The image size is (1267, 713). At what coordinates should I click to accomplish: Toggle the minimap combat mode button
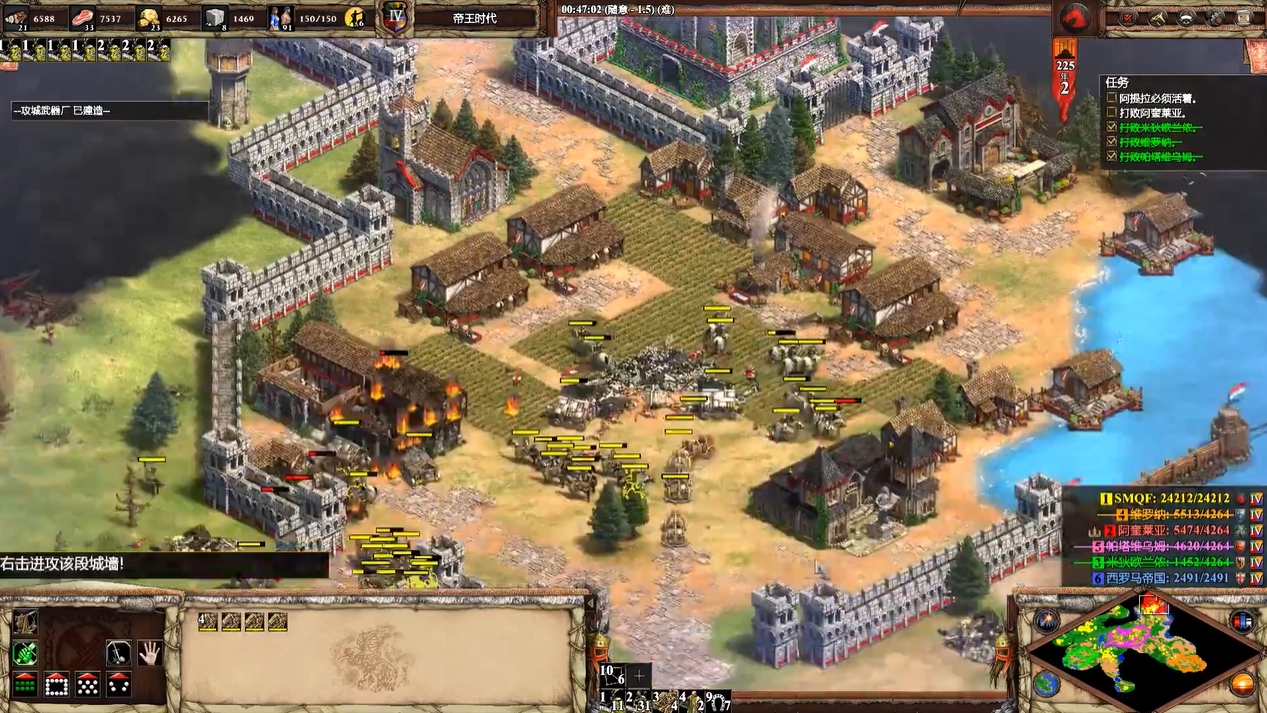[1047, 621]
